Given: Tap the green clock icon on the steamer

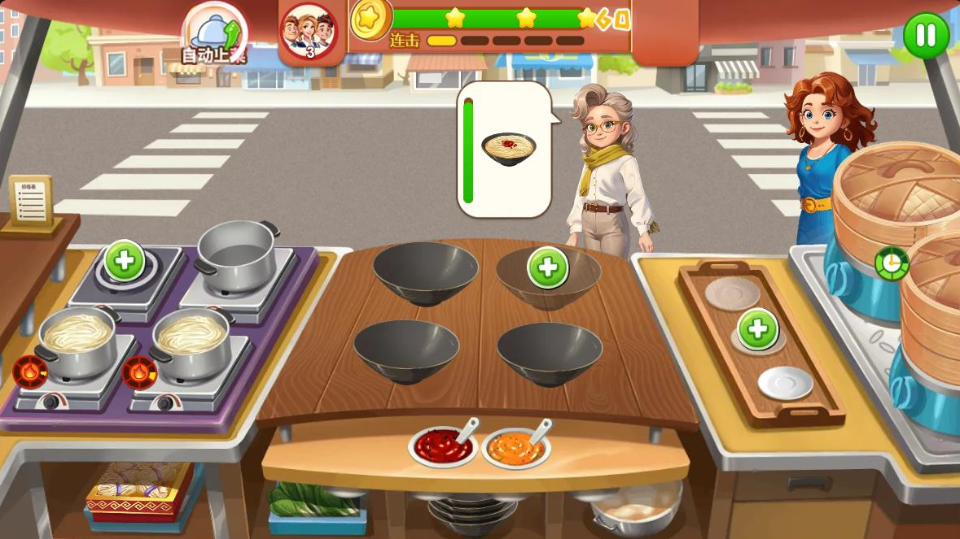Looking at the screenshot, I should click(x=889, y=263).
